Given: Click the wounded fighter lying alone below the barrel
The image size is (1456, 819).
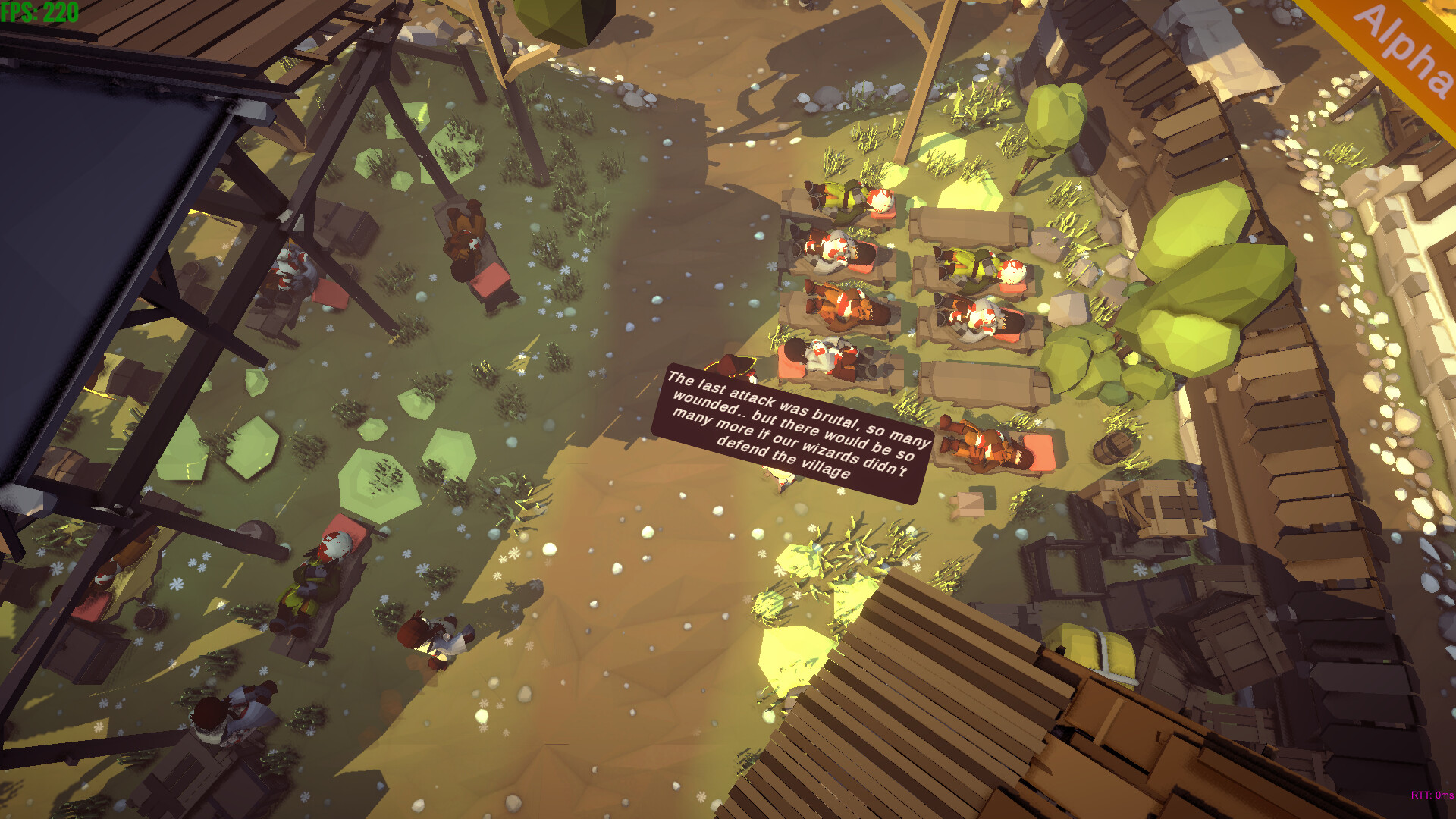Looking at the screenshot, I should pos(986,447).
